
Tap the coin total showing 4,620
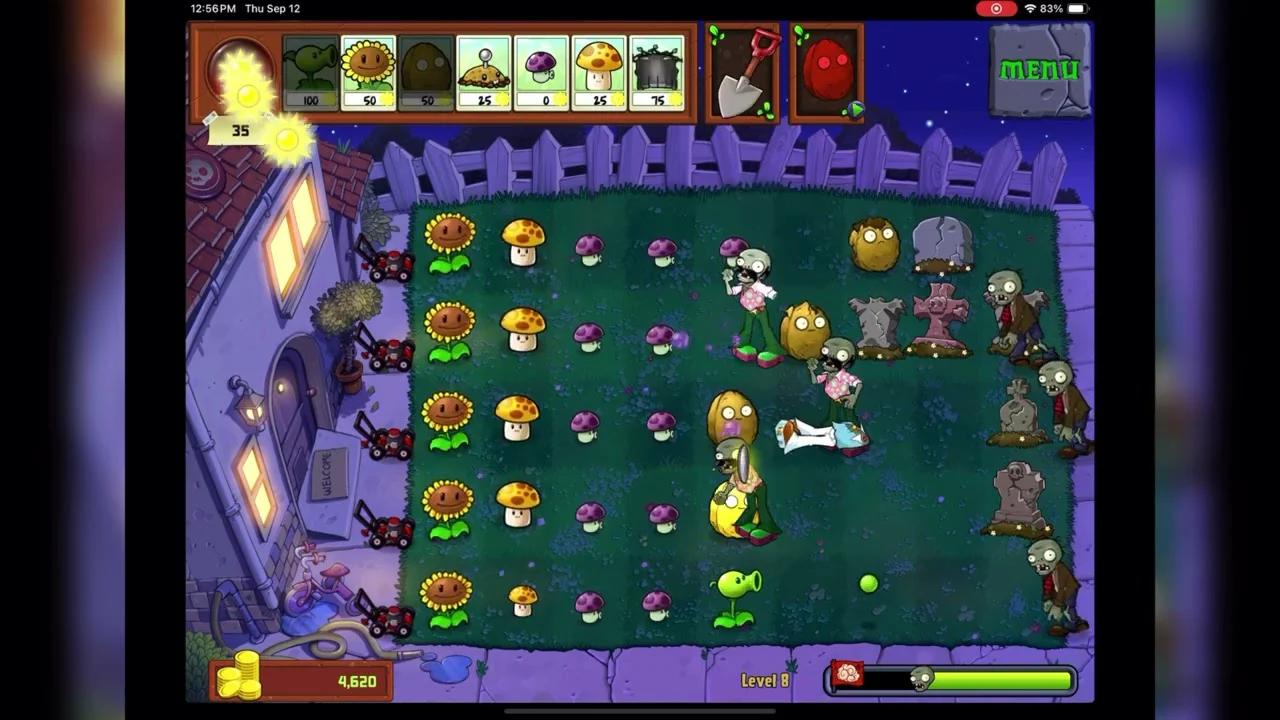click(x=355, y=680)
